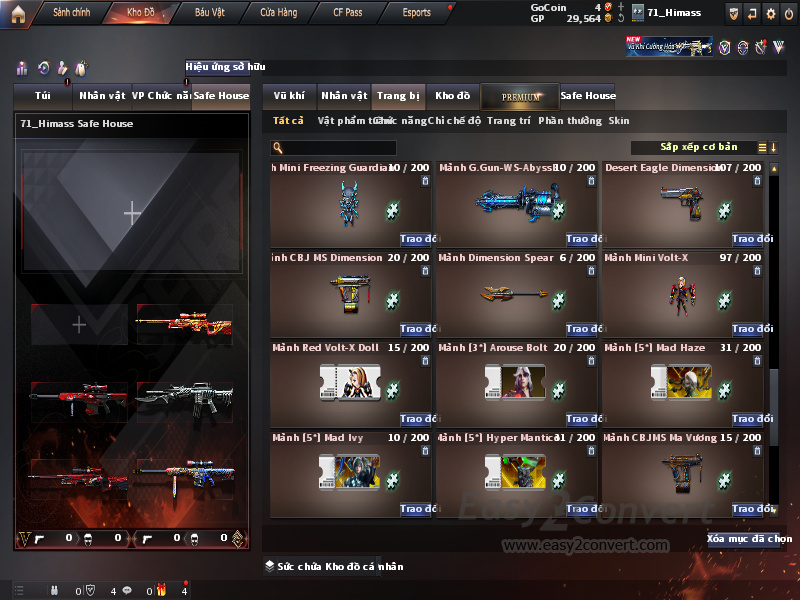Open the Cửa Hàng shop tab
The height and width of the screenshot is (600, 800).
click(x=279, y=13)
